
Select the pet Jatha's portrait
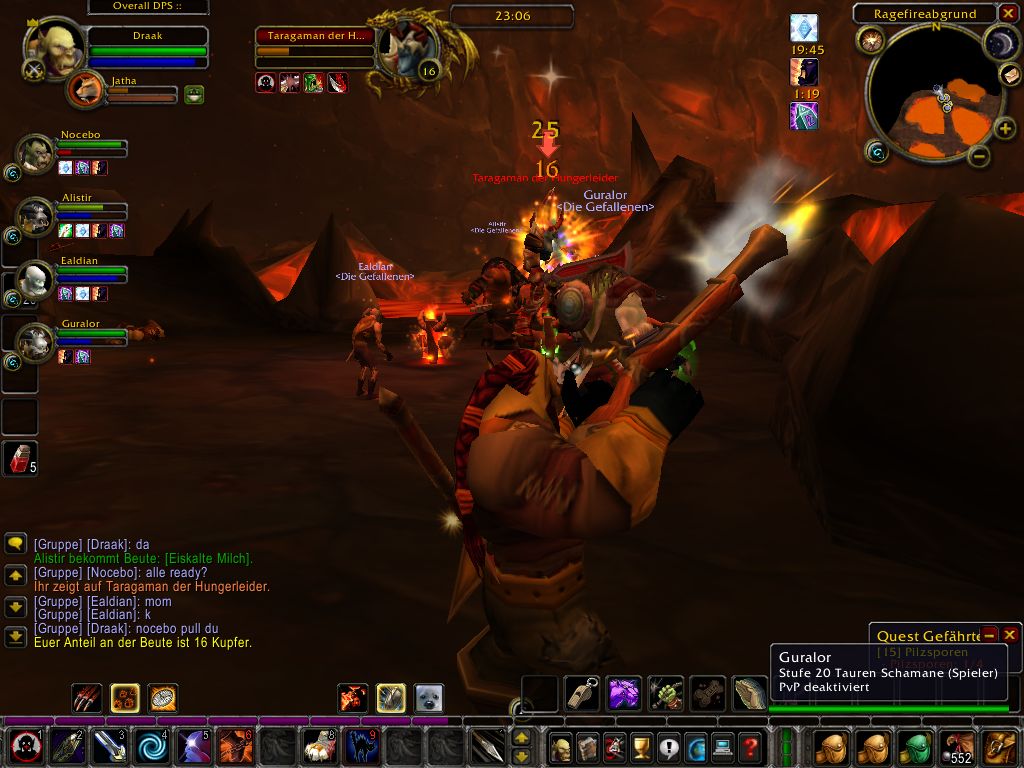pos(87,90)
